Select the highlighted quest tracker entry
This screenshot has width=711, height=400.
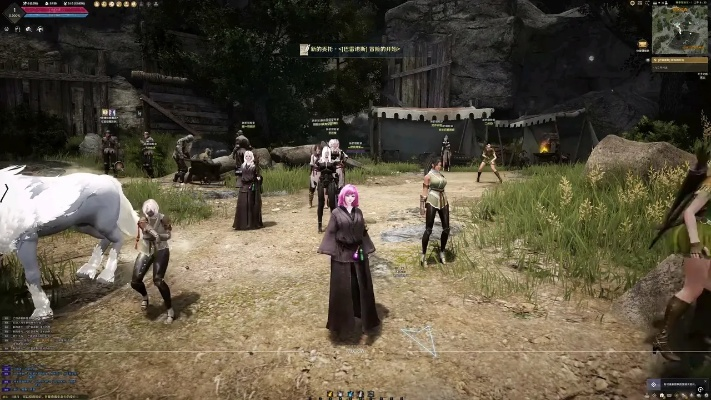click(679, 61)
